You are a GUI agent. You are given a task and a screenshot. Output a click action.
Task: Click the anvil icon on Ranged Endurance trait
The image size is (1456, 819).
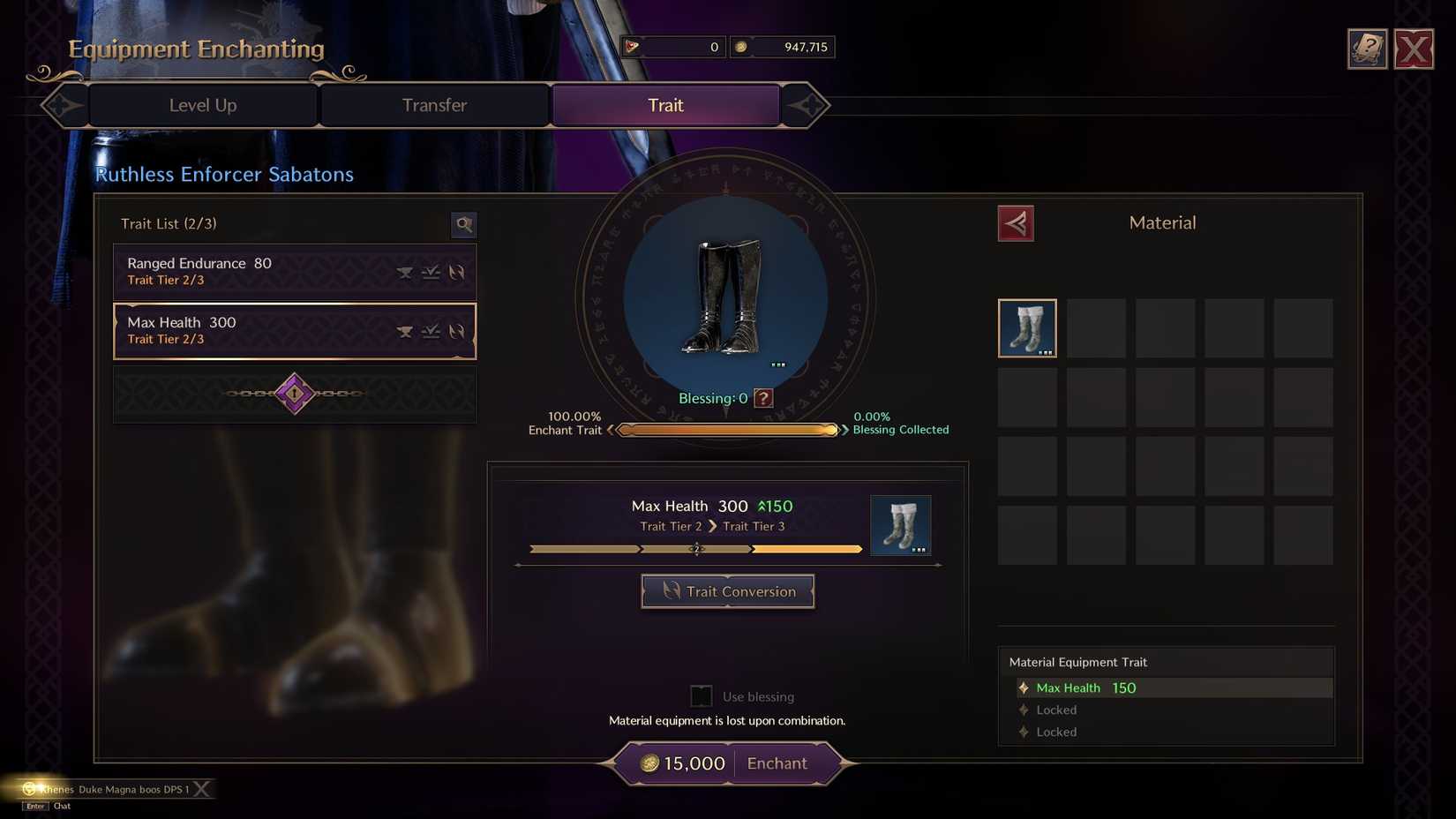[405, 272]
